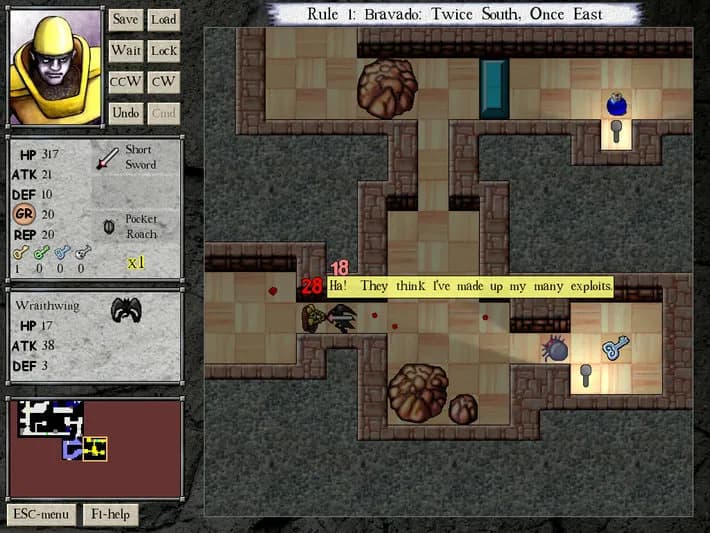710x533 pixels.
Task: Undo the last move
Action: coord(125,113)
